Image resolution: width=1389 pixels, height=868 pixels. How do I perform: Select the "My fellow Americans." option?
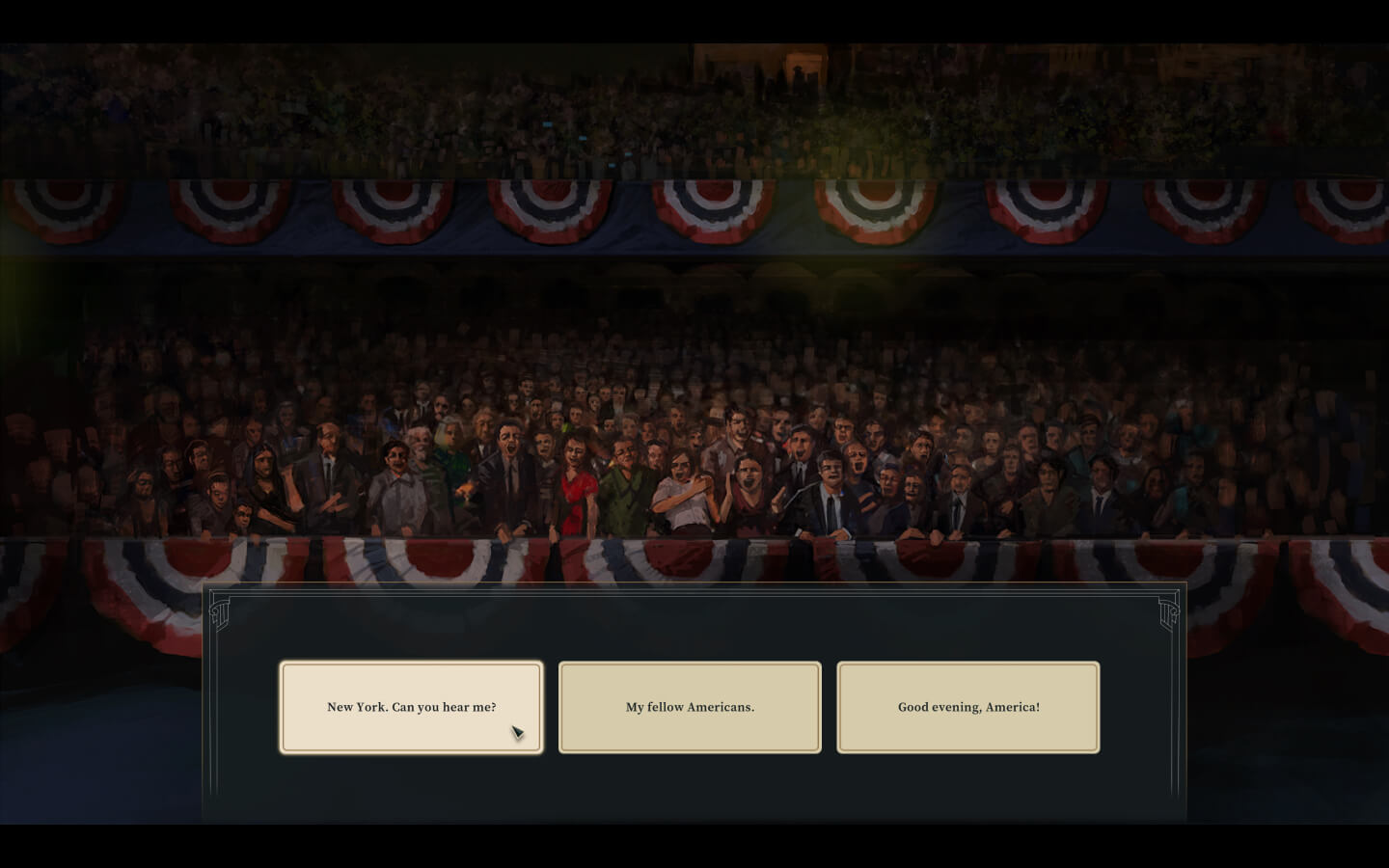pyautogui.click(x=690, y=707)
